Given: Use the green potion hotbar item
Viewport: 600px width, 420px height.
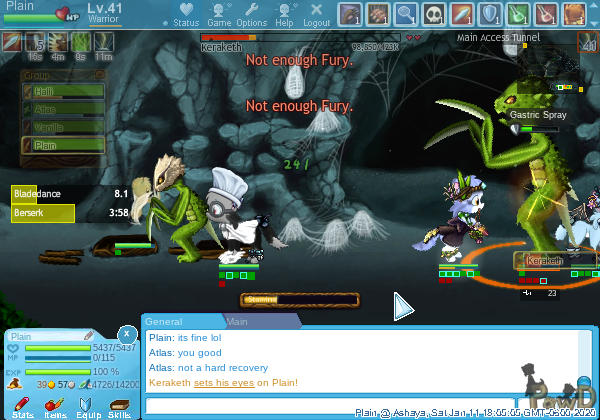Looking at the screenshot, I should 521,14.
